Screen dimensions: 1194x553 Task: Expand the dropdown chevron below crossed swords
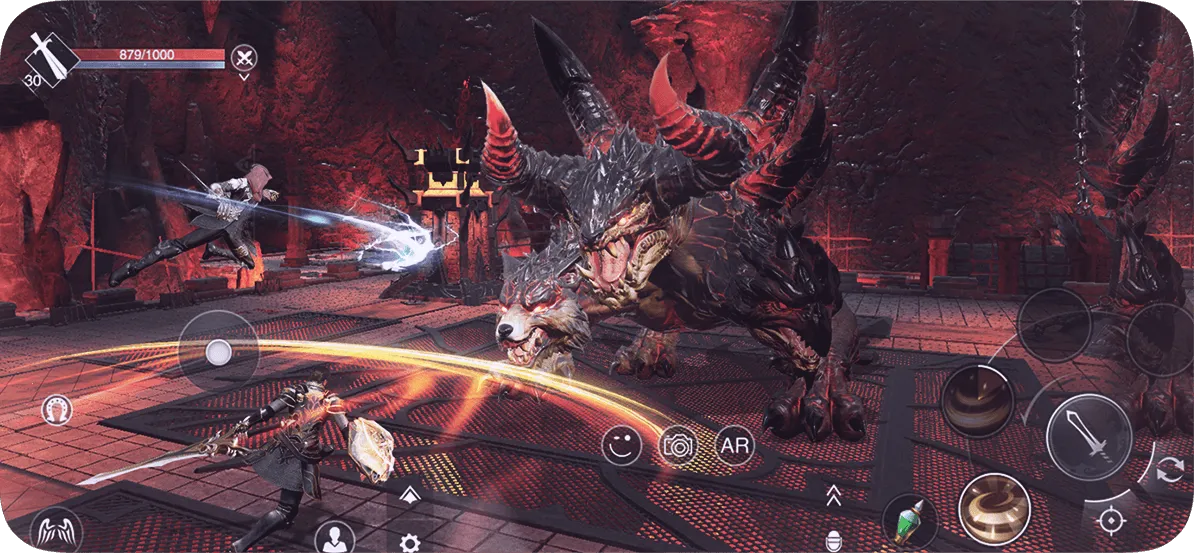243,77
